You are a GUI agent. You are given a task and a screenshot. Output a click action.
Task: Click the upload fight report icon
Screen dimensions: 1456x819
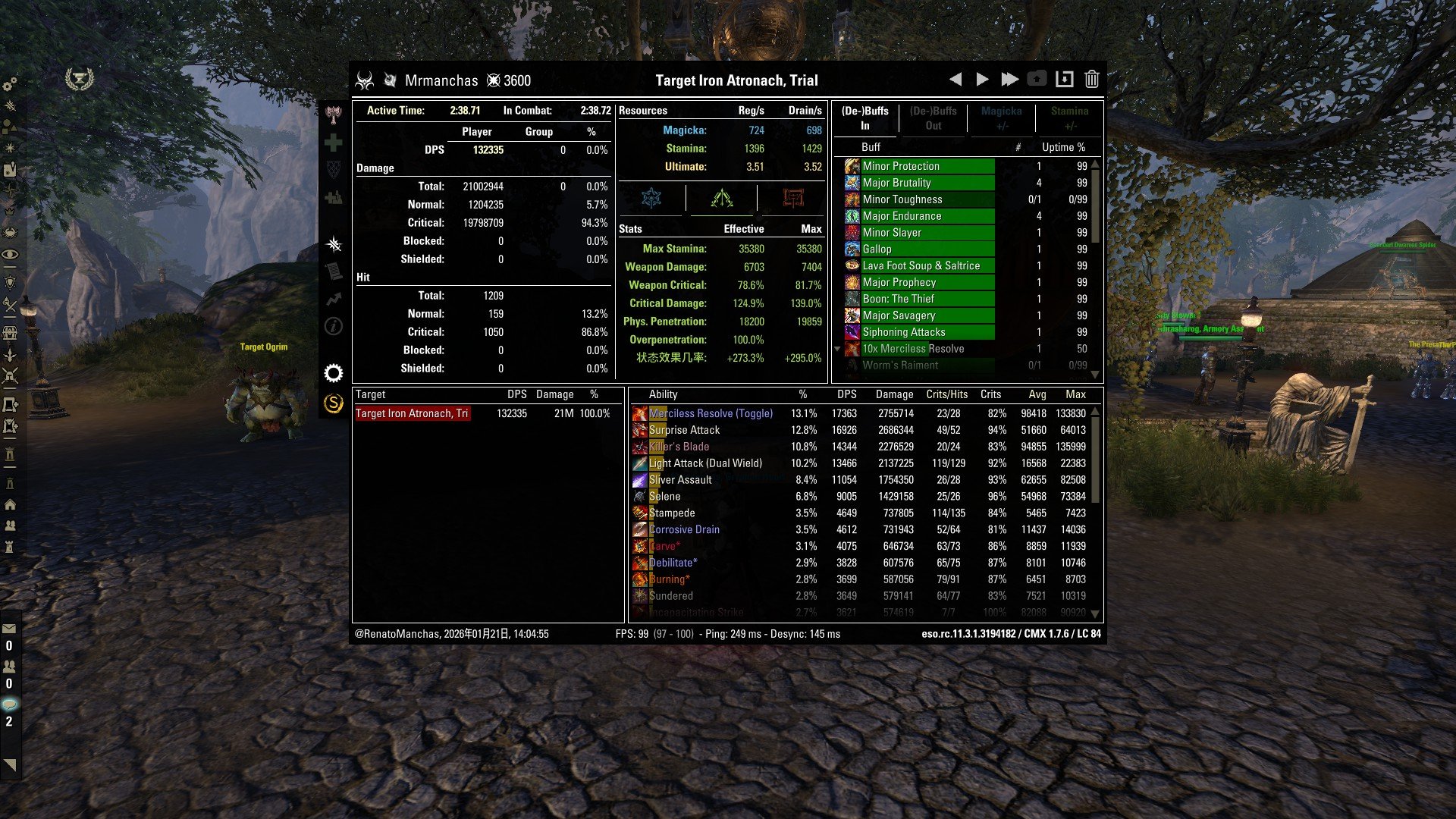(x=1037, y=78)
